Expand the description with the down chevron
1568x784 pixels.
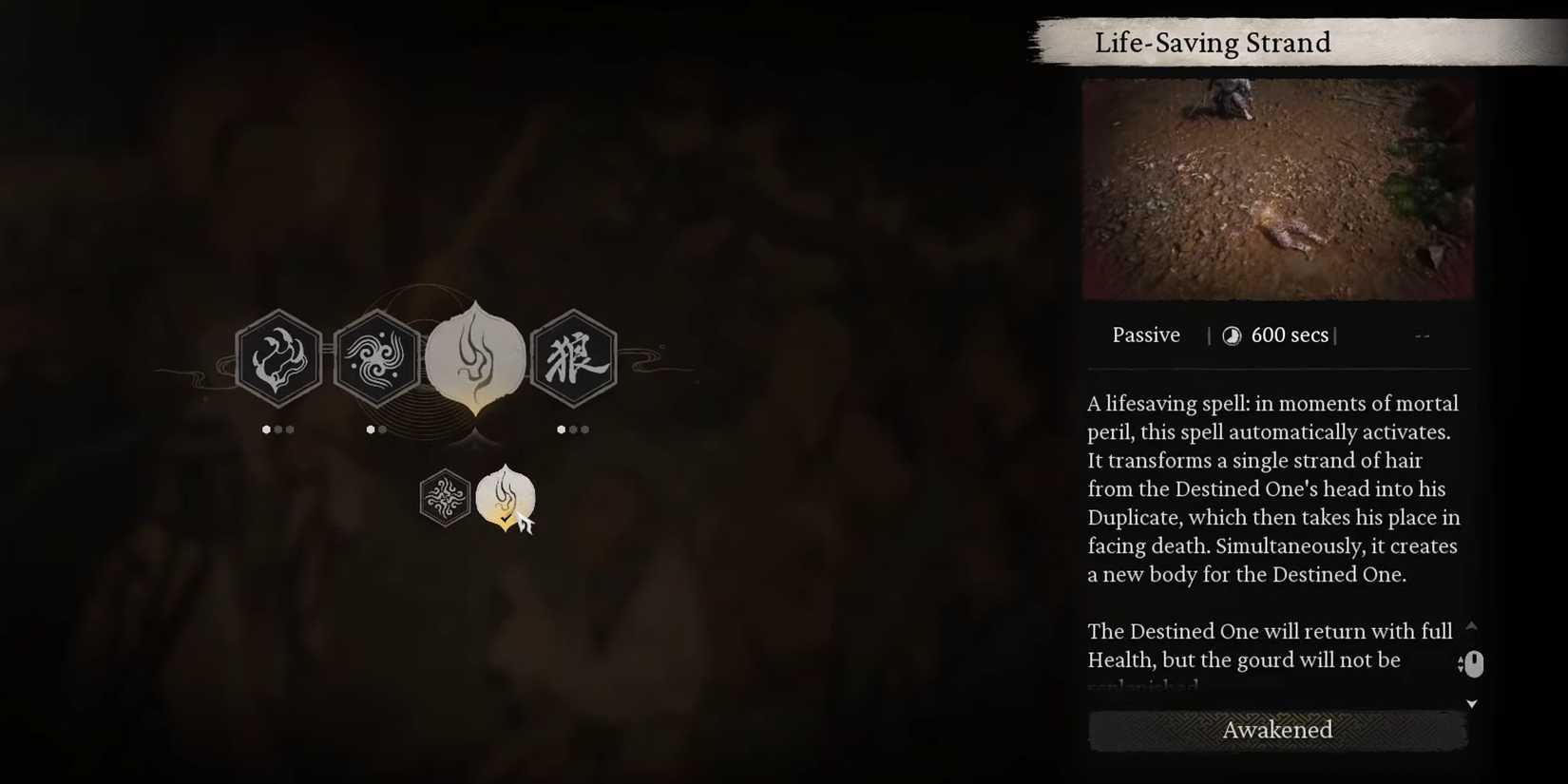(1472, 703)
